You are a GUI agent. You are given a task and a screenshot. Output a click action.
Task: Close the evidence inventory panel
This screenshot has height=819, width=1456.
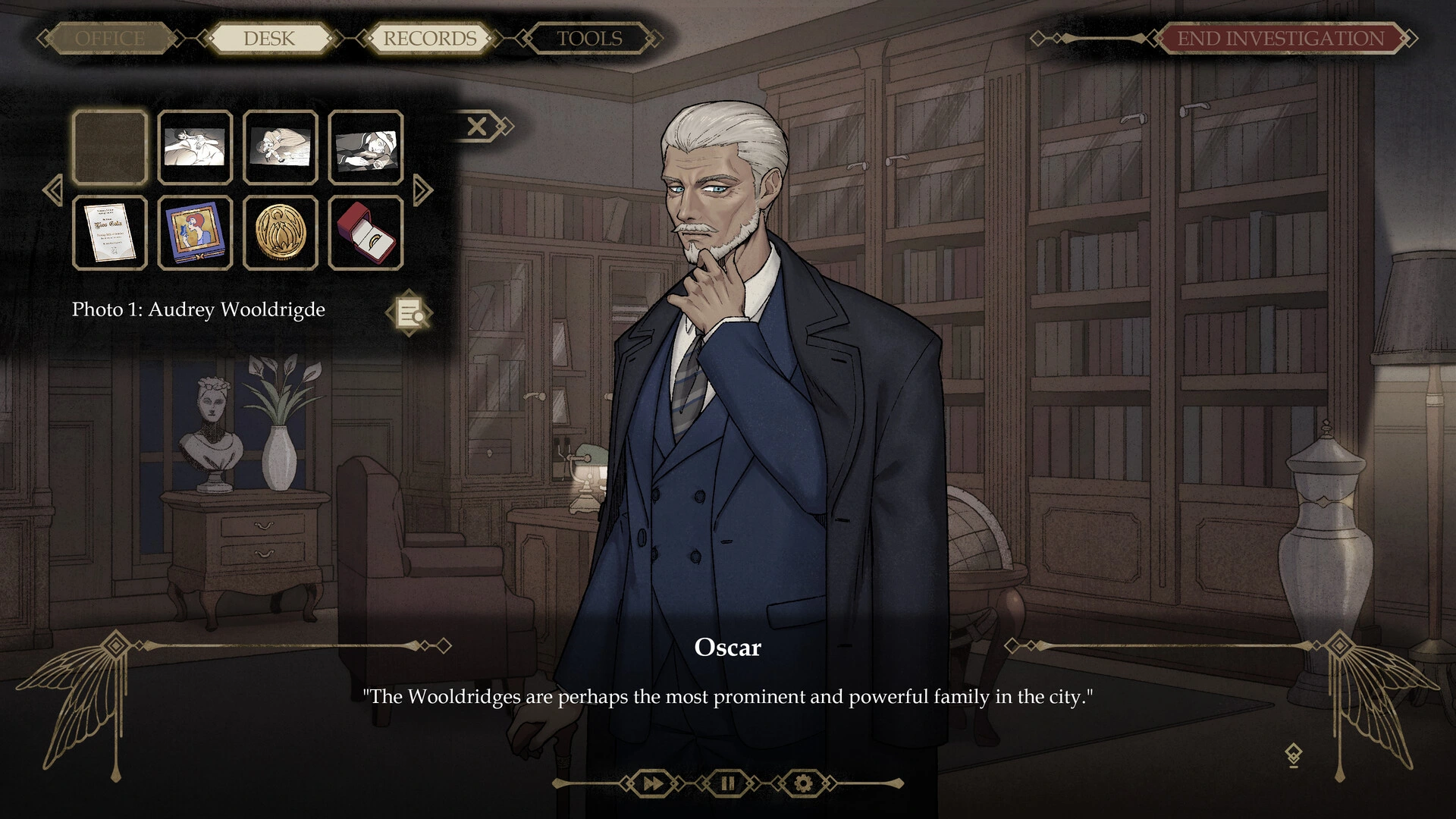(477, 126)
